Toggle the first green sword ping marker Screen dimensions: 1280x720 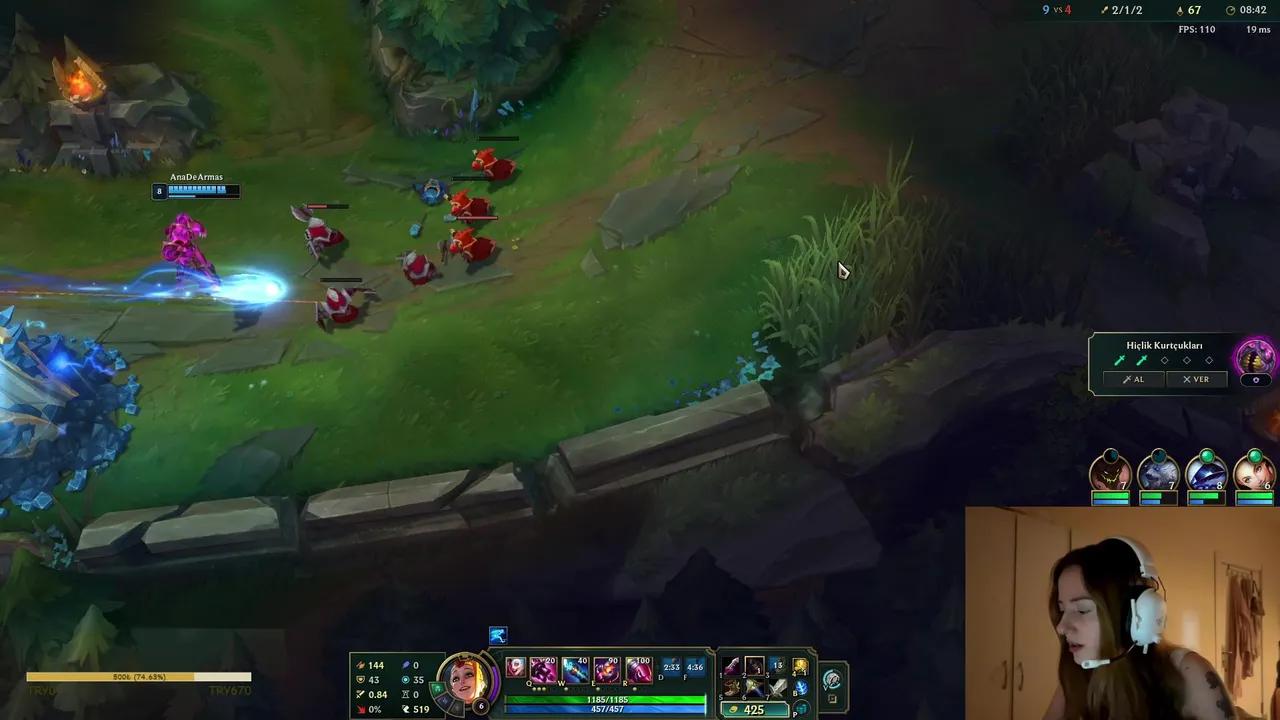click(x=1120, y=359)
